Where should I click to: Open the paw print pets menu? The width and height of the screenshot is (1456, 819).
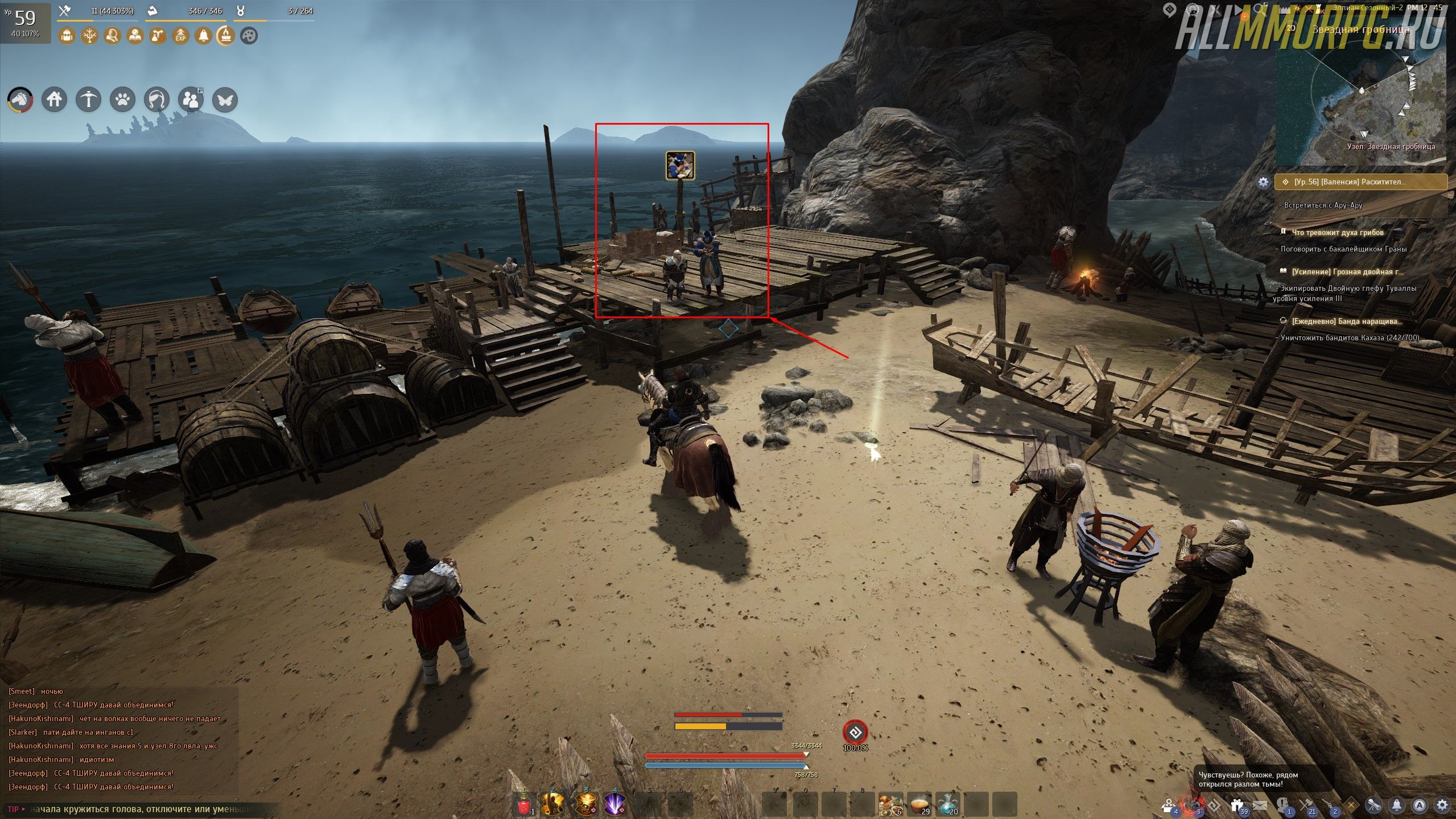coord(123,100)
